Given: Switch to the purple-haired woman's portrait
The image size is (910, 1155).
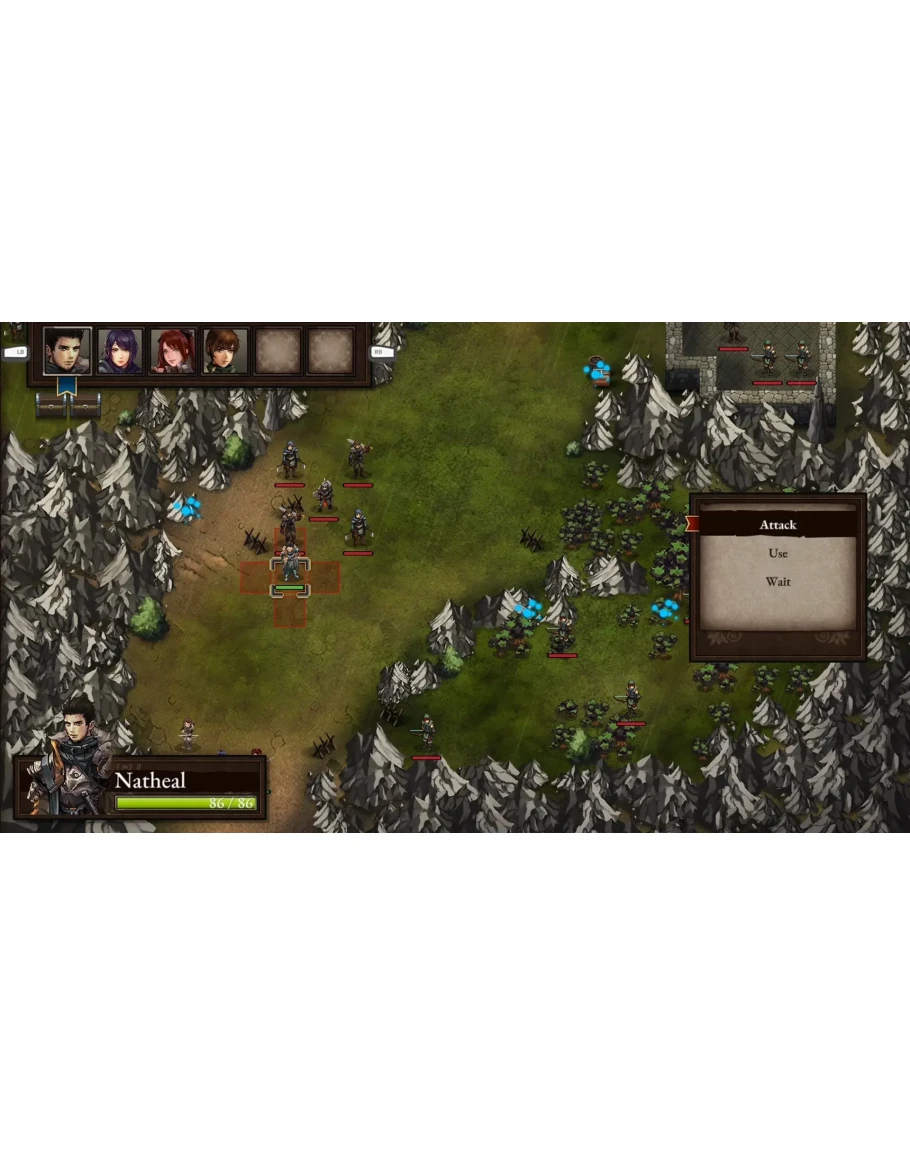Looking at the screenshot, I should [x=120, y=351].
